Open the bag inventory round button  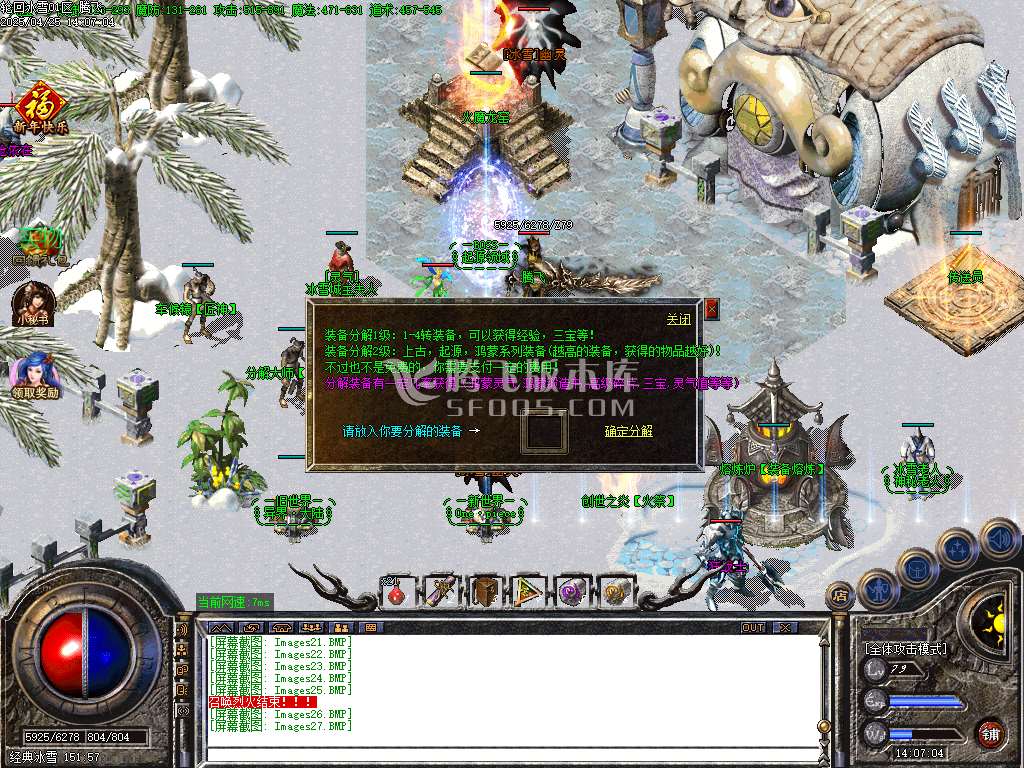pos(916,569)
